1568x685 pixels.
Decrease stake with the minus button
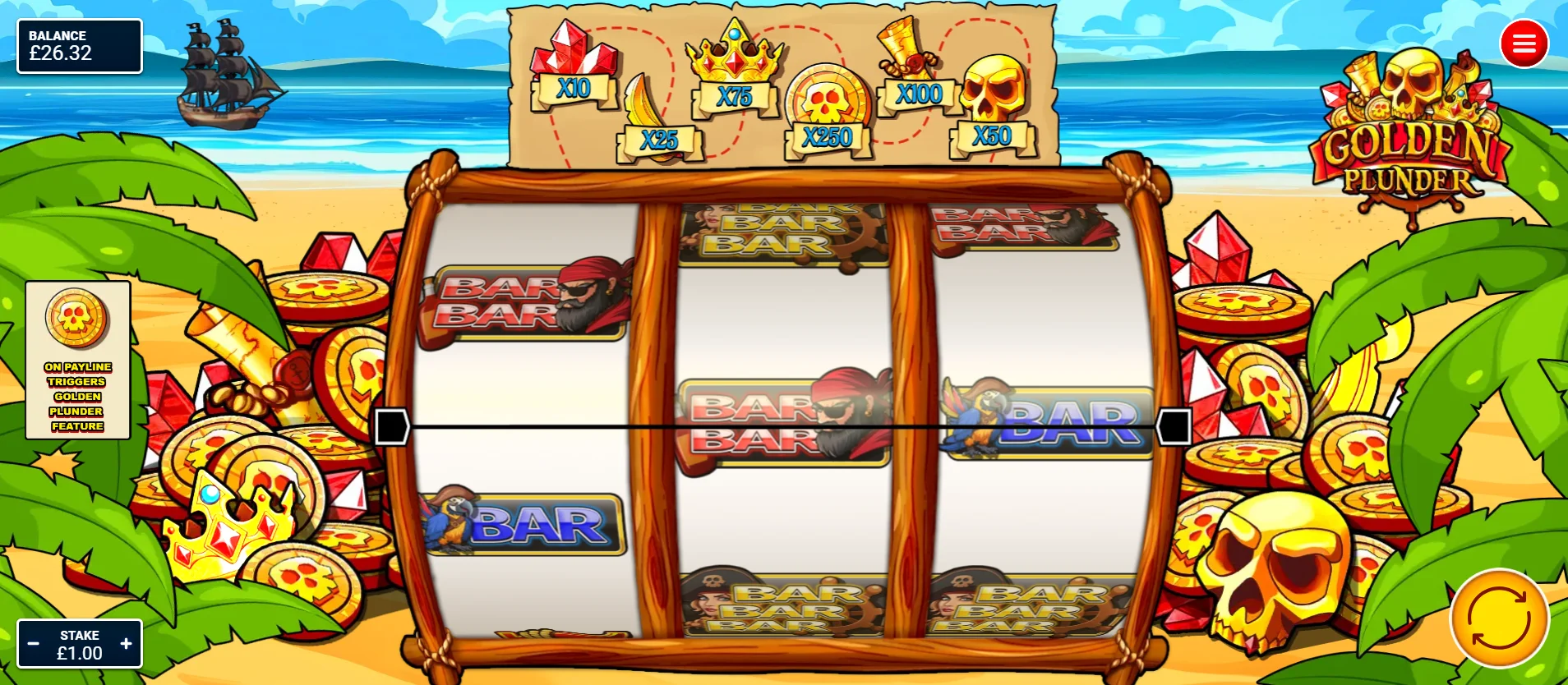pos(34,643)
